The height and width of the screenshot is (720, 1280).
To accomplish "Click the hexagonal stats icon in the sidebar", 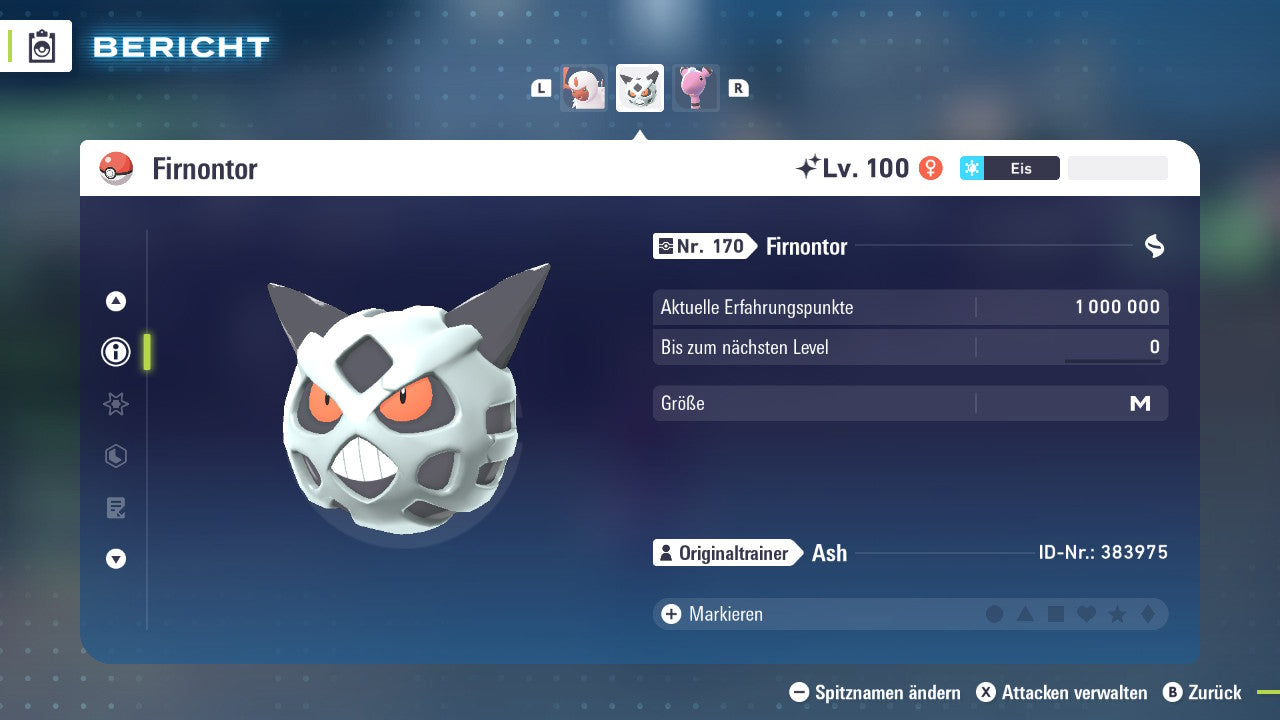I will [x=115, y=456].
